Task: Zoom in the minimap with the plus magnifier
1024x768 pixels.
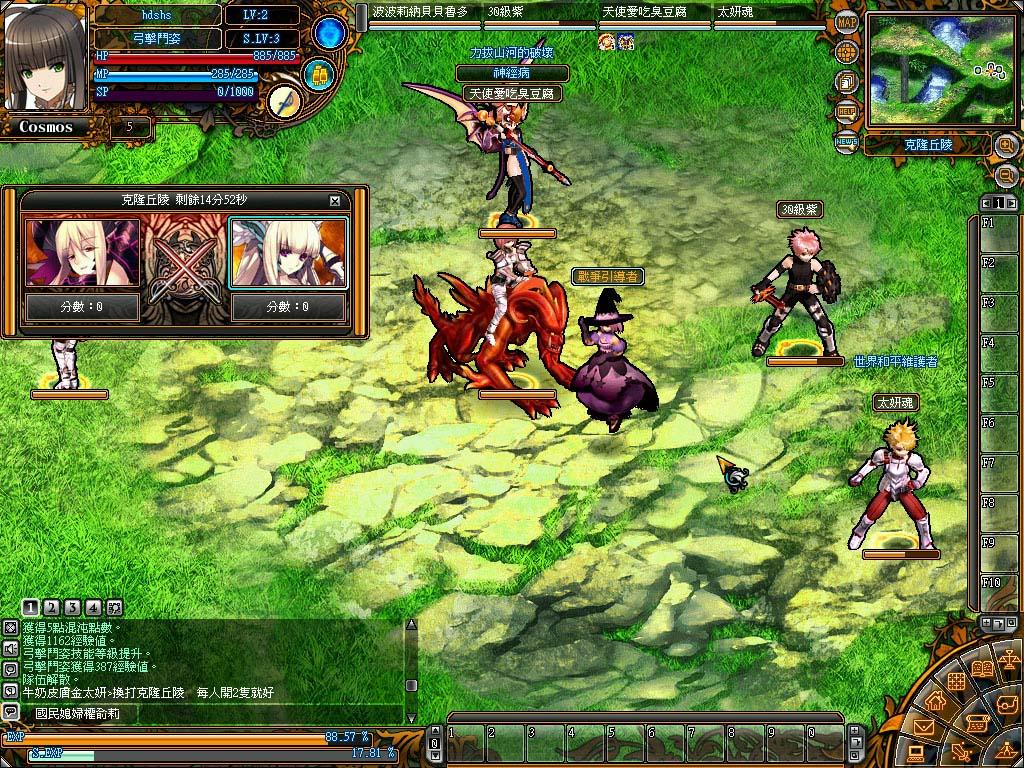Action: click(1006, 146)
